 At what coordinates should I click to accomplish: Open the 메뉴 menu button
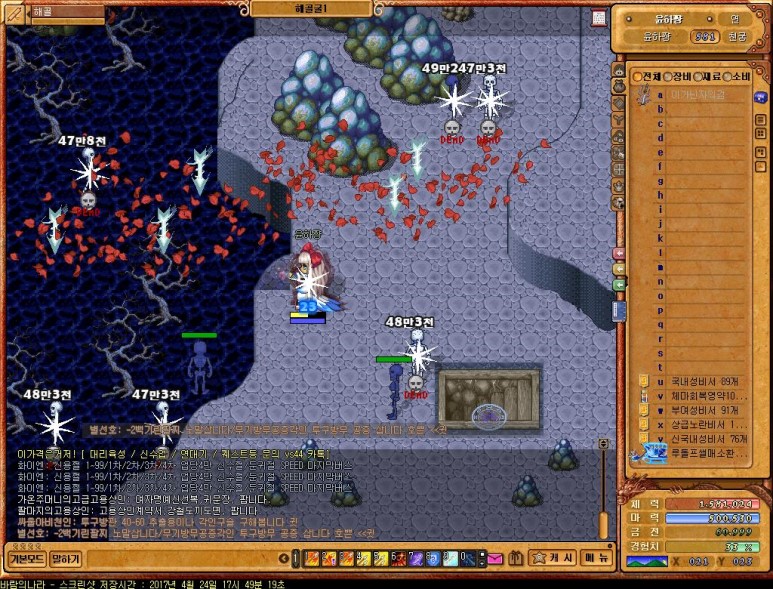pos(597,558)
